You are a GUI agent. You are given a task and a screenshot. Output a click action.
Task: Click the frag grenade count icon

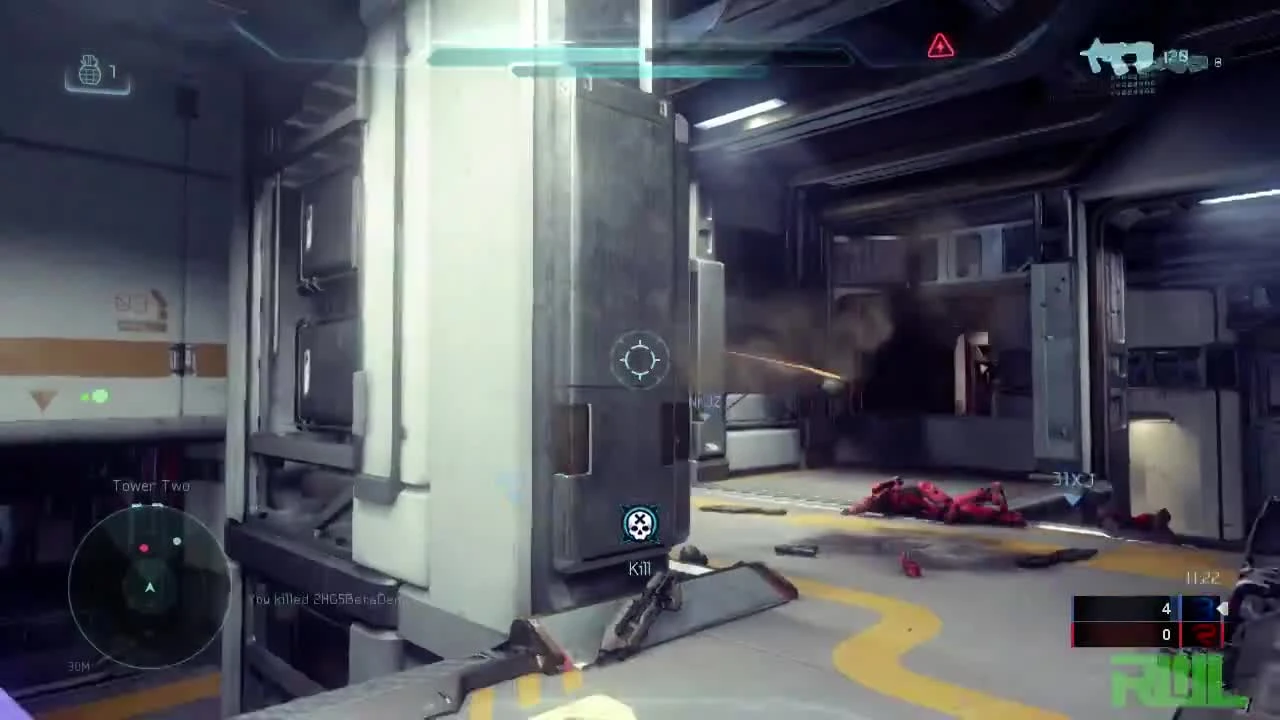coord(91,70)
